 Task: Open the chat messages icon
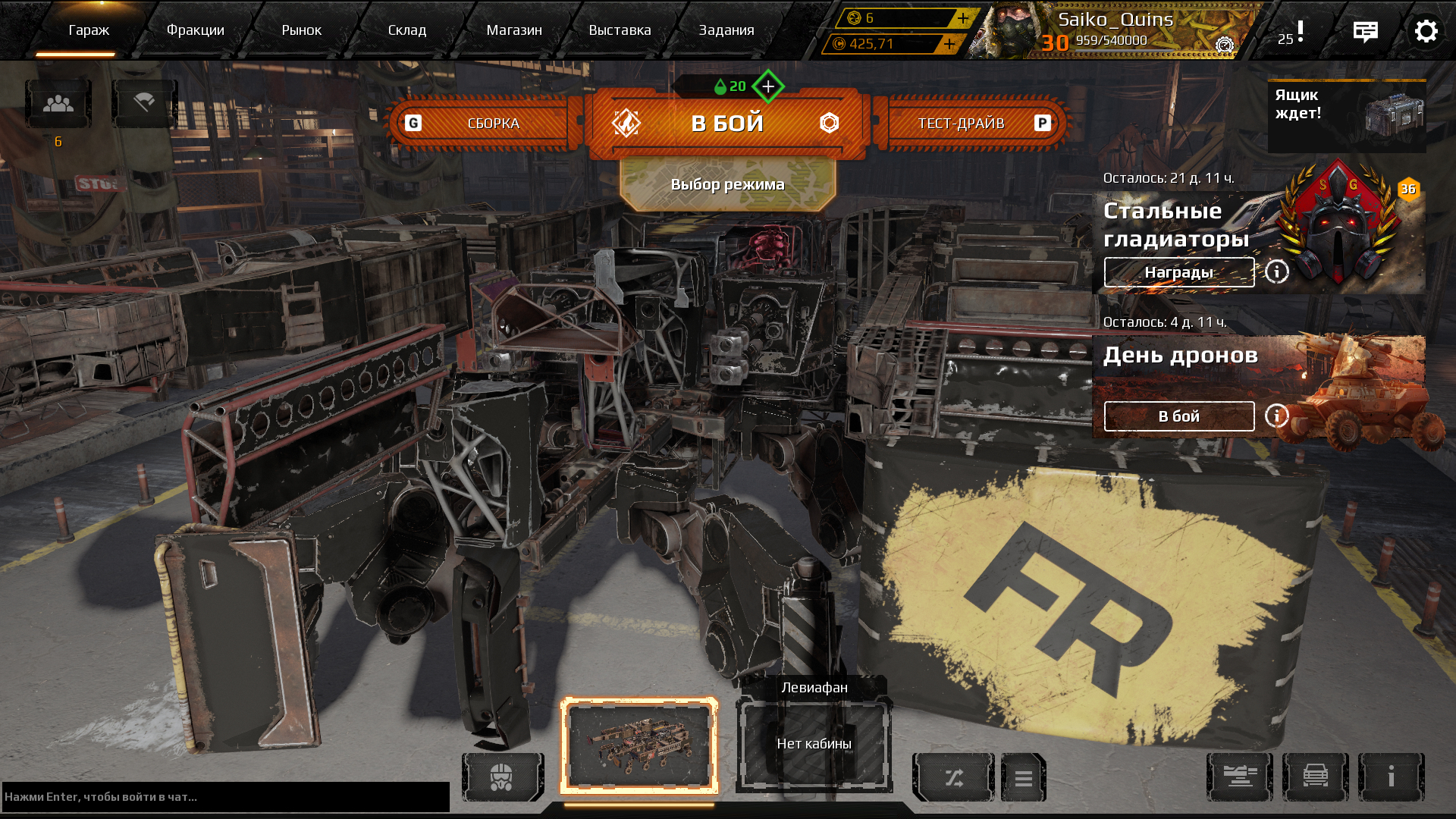1365,31
